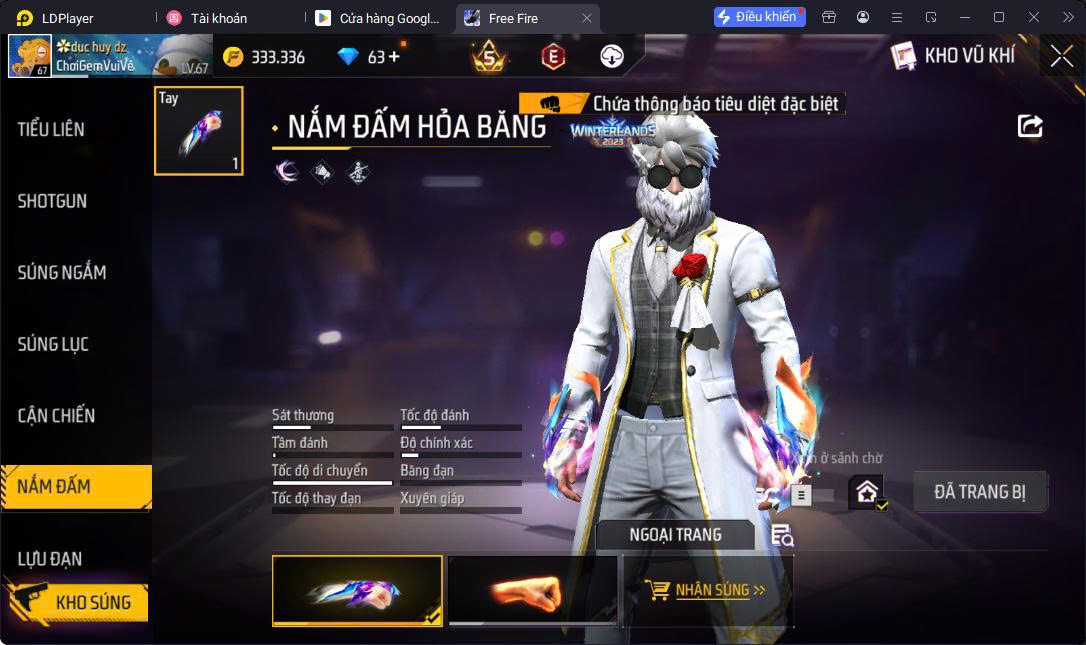Add diamonds with the plus button

point(394,57)
